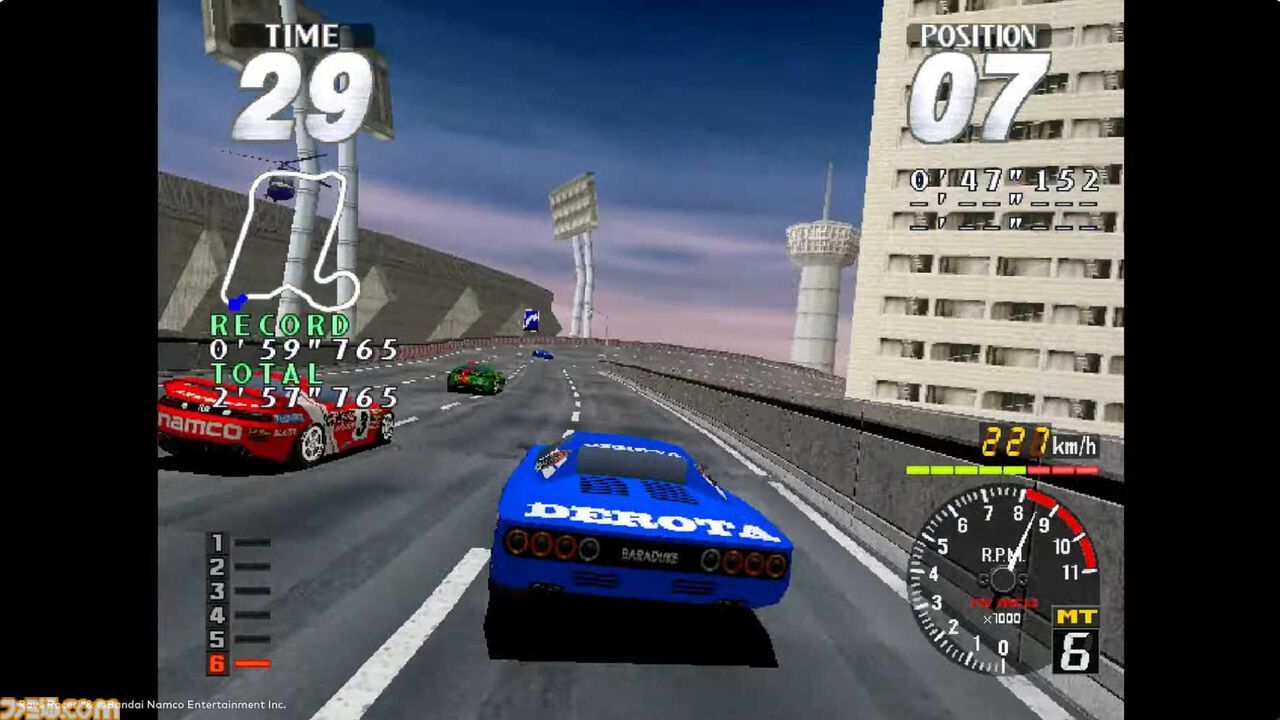Click the turbo warning light on the tachometer
This screenshot has height=720, width=1280.
(1002, 601)
